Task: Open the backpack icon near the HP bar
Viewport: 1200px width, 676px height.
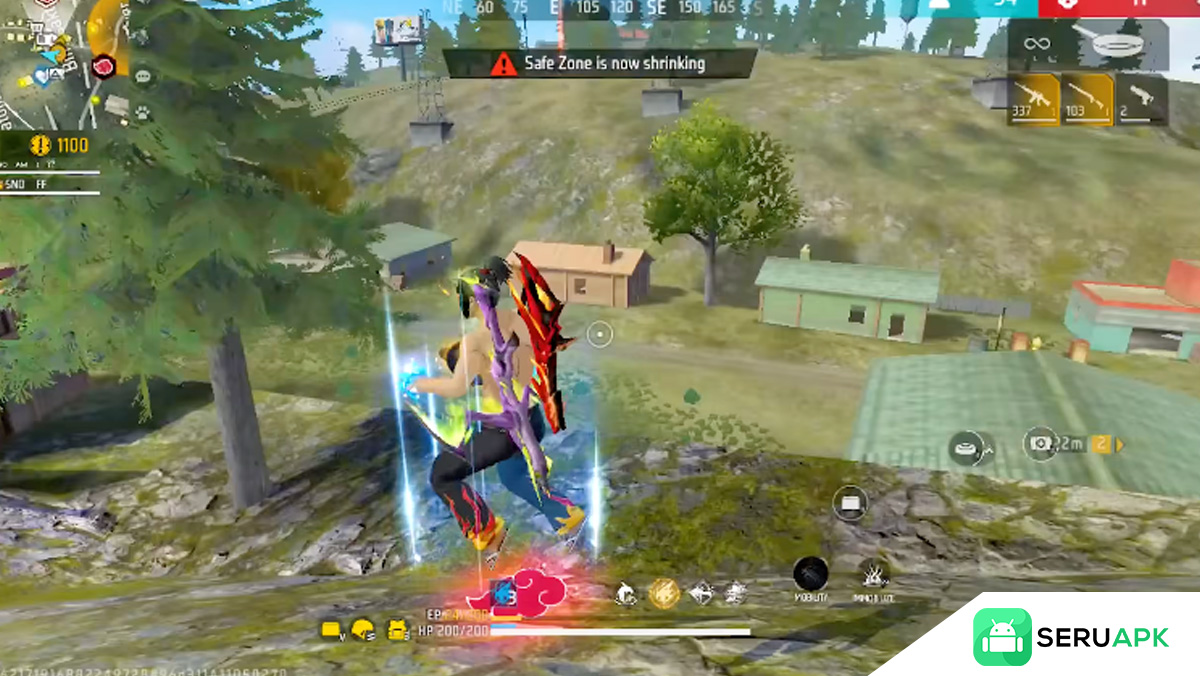Action: [x=398, y=630]
